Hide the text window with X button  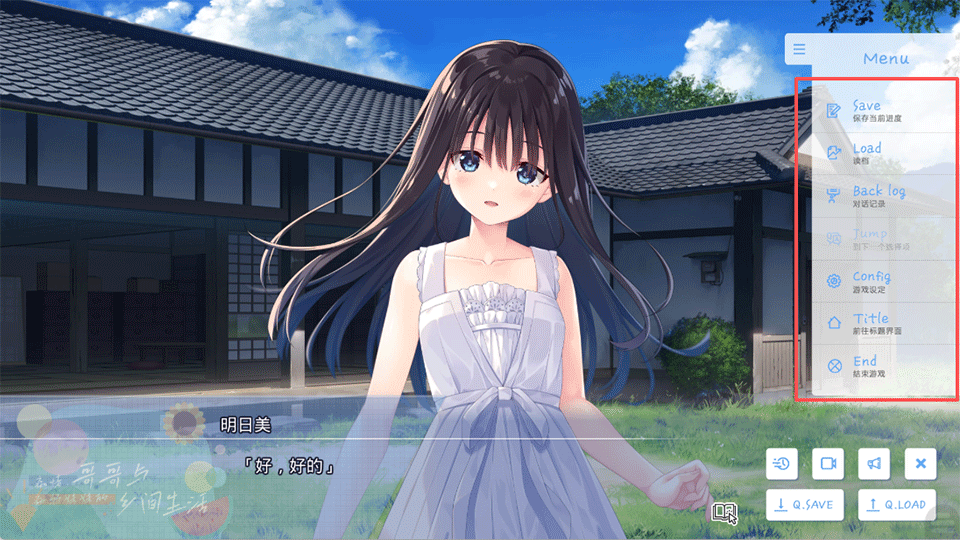[x=920, y=463]
